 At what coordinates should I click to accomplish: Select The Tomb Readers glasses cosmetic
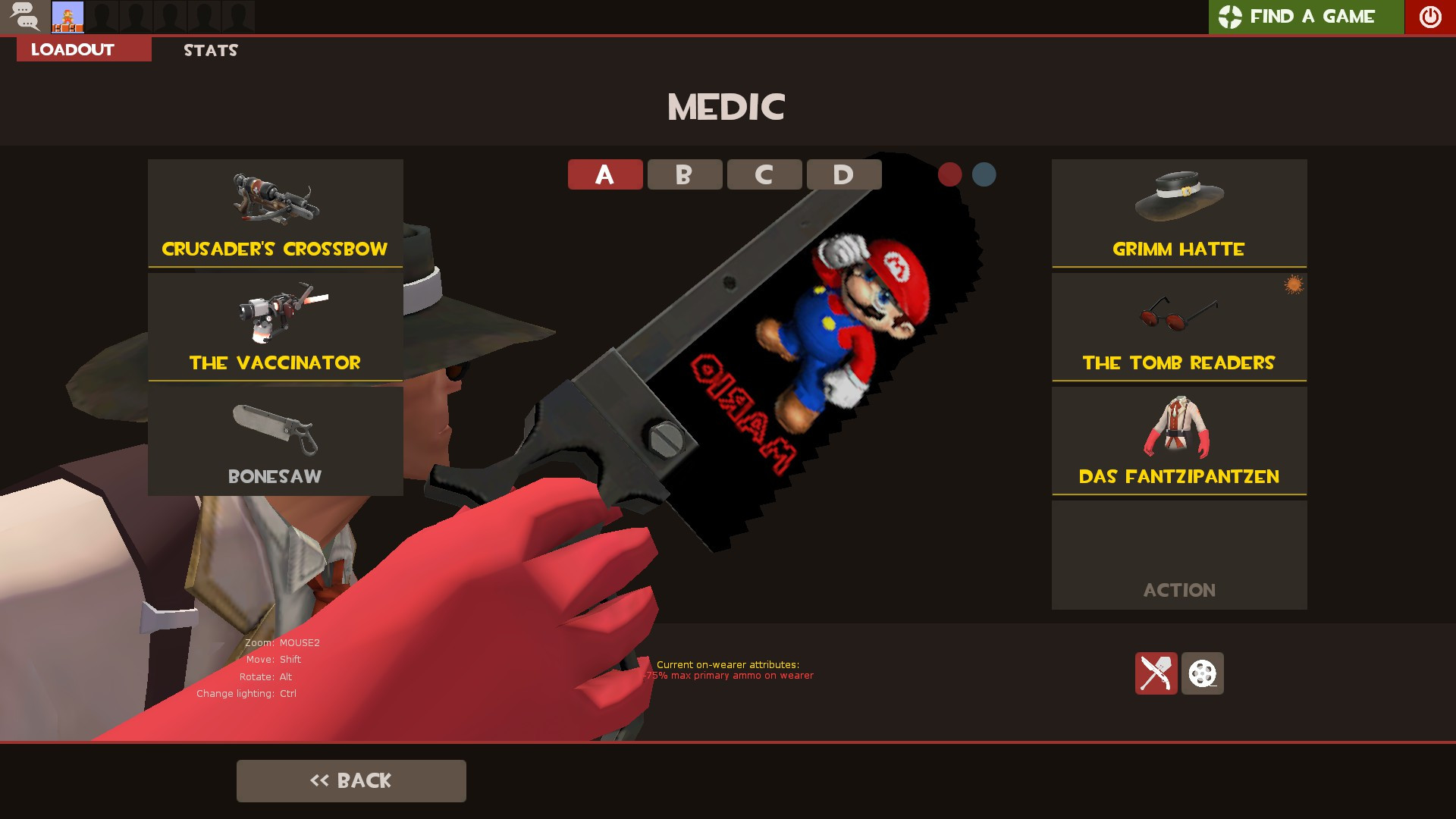click(1178, 326)
